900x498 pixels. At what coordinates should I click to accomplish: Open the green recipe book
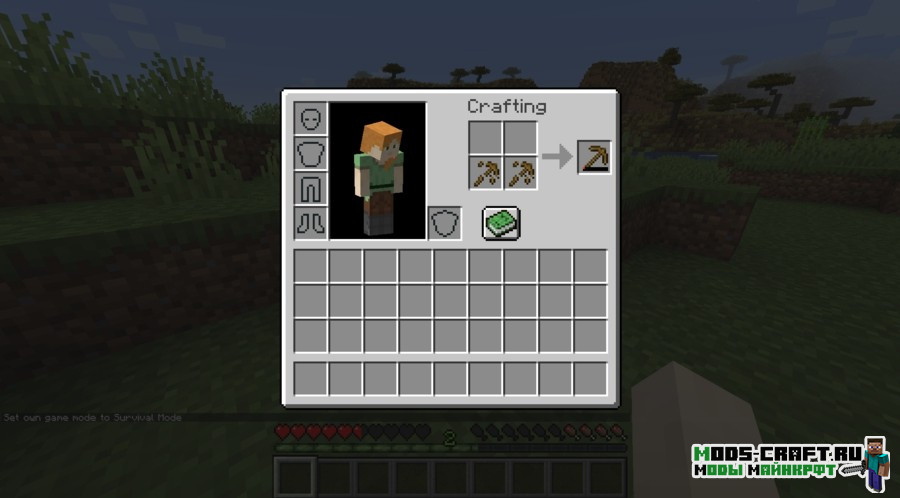(501, 222)
